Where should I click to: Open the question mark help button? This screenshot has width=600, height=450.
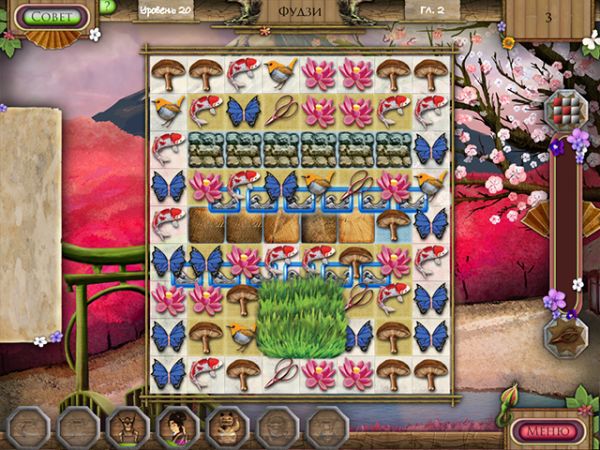pyautogui.click(x=108, y=7)
